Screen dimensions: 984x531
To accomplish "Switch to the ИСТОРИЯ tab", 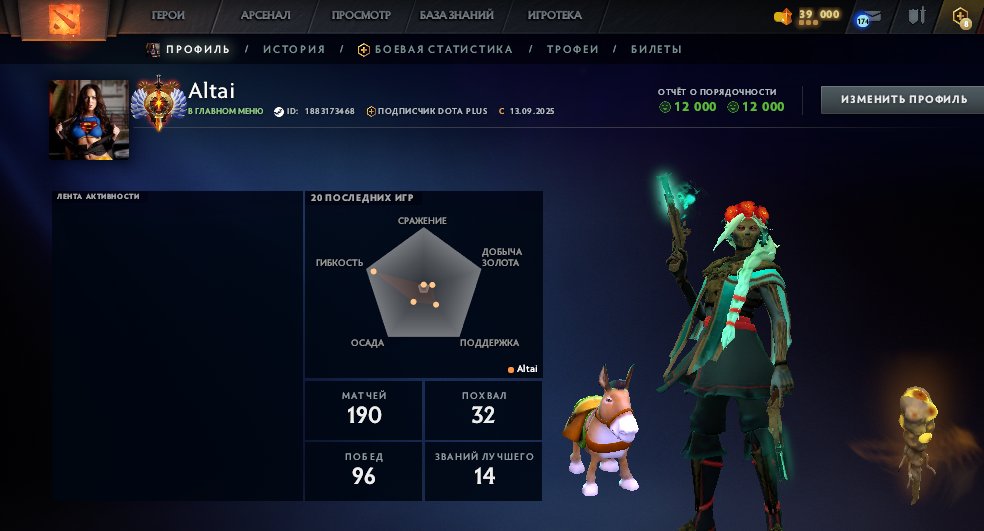I will click(x=294, y=49).
